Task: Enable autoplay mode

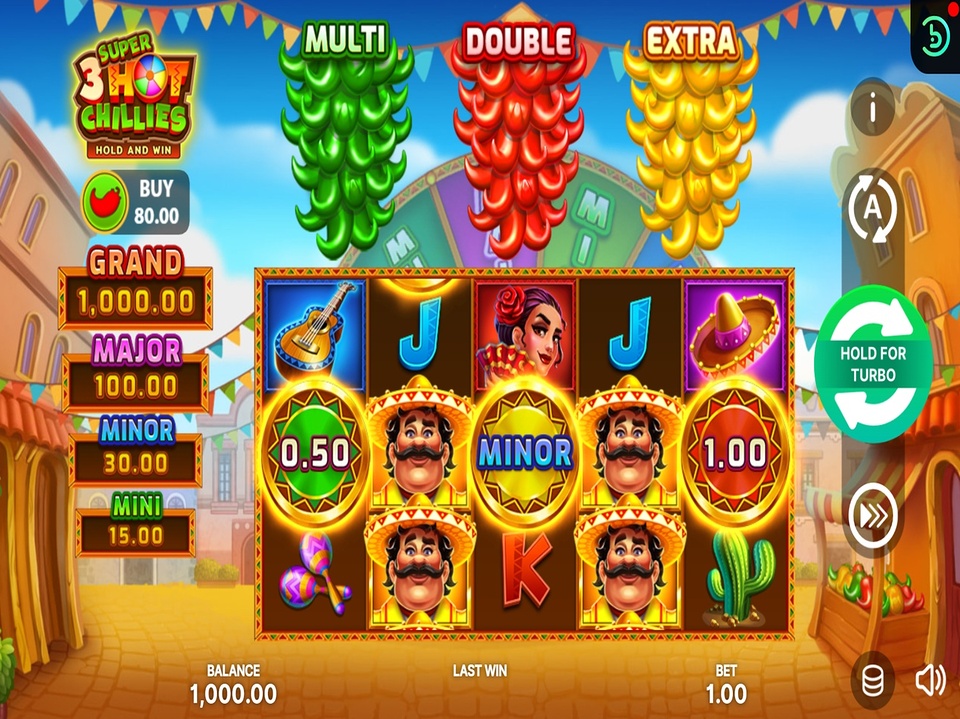Action: [x=872, y=210]
